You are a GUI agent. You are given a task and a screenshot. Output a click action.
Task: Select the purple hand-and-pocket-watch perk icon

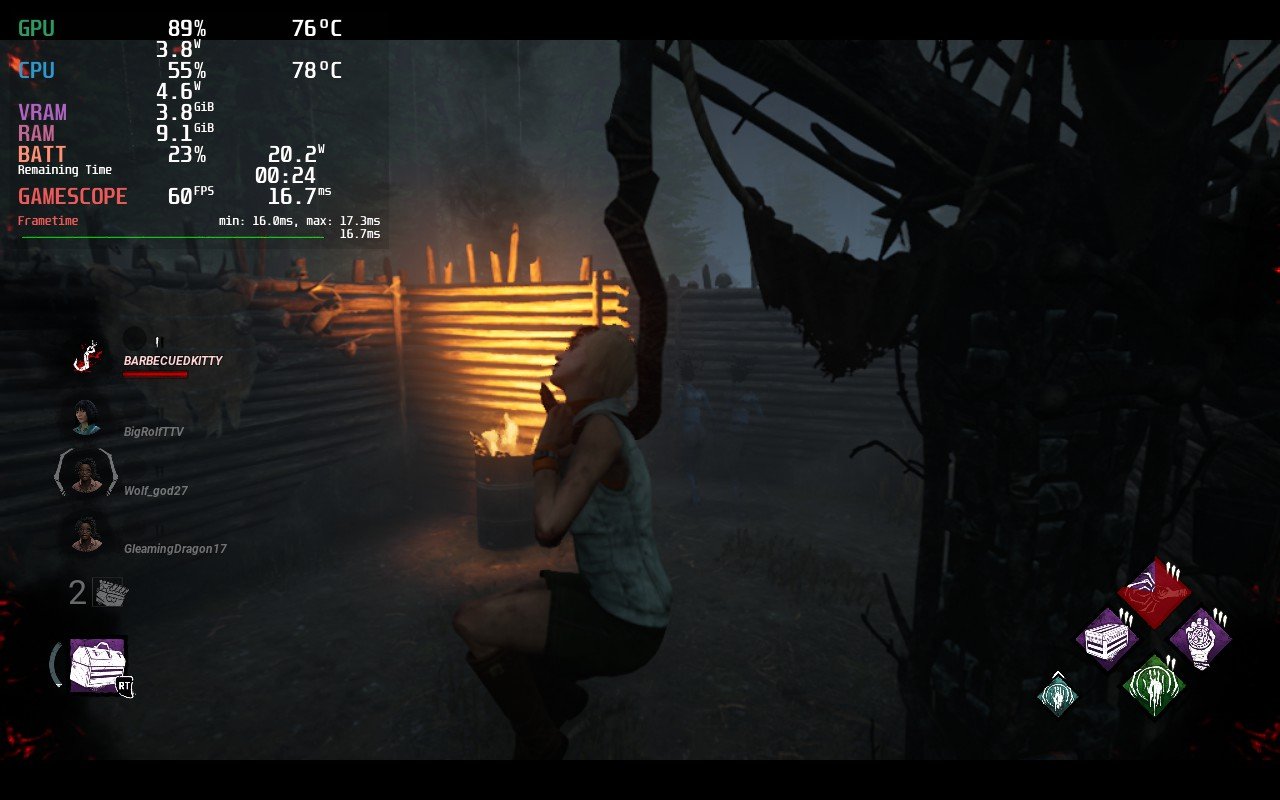click(1203, 637)
